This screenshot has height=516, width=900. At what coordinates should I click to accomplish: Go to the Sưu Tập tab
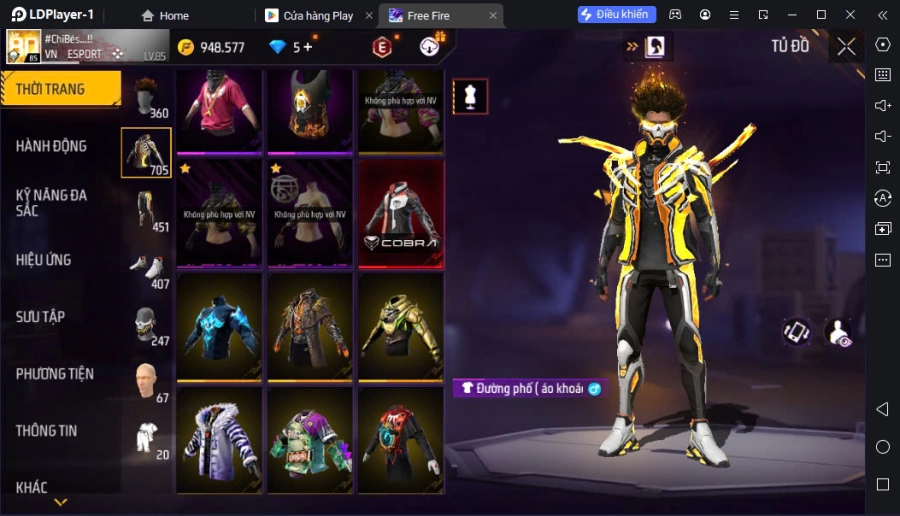click(41, 317)
